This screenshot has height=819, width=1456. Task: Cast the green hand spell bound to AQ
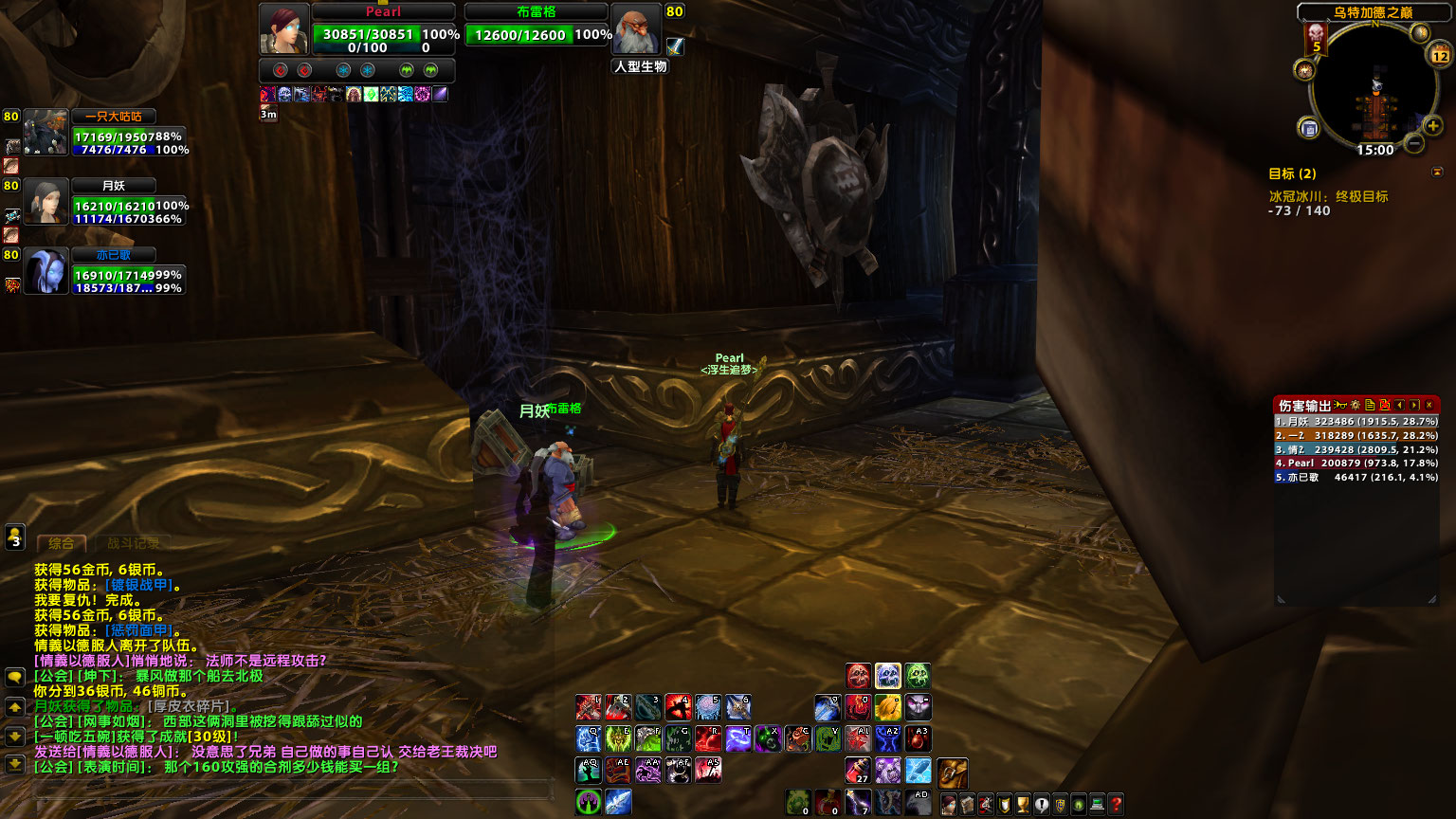[x=588, y=770]
